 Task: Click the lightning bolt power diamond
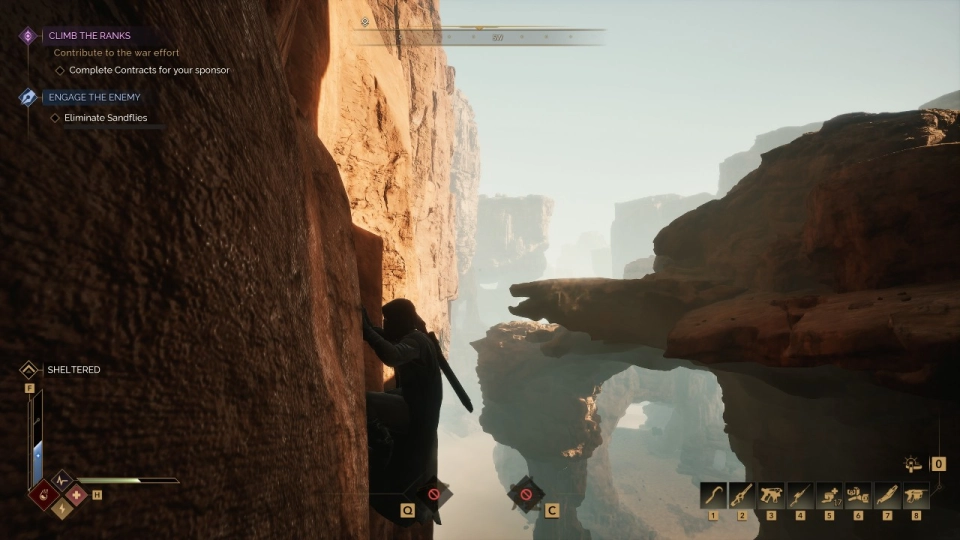(x=62, y=508)
